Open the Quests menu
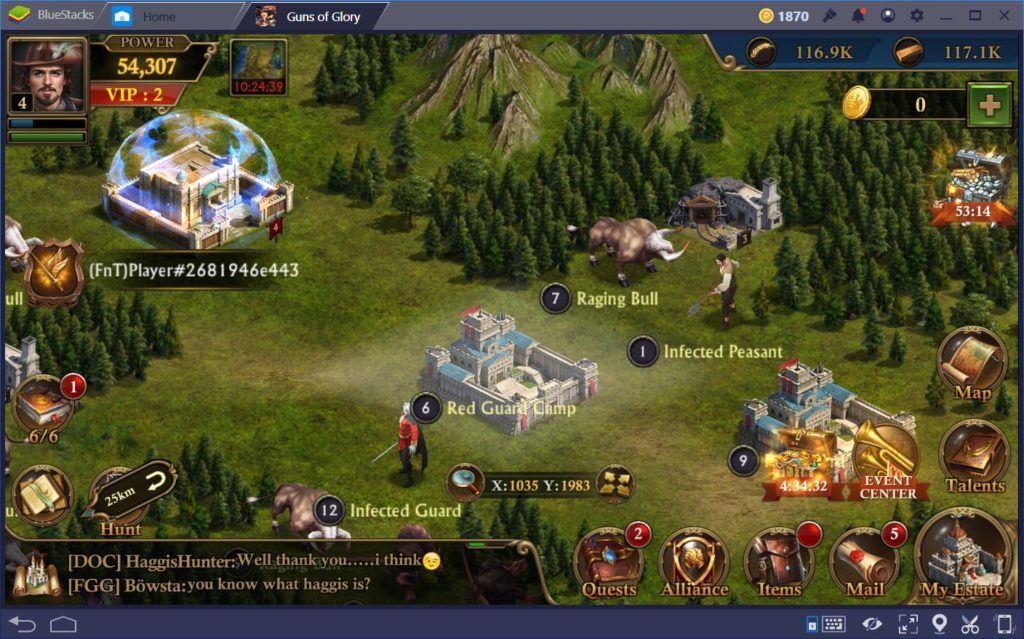This screenshot has width=1024, height=639. [x=609, y=564]
